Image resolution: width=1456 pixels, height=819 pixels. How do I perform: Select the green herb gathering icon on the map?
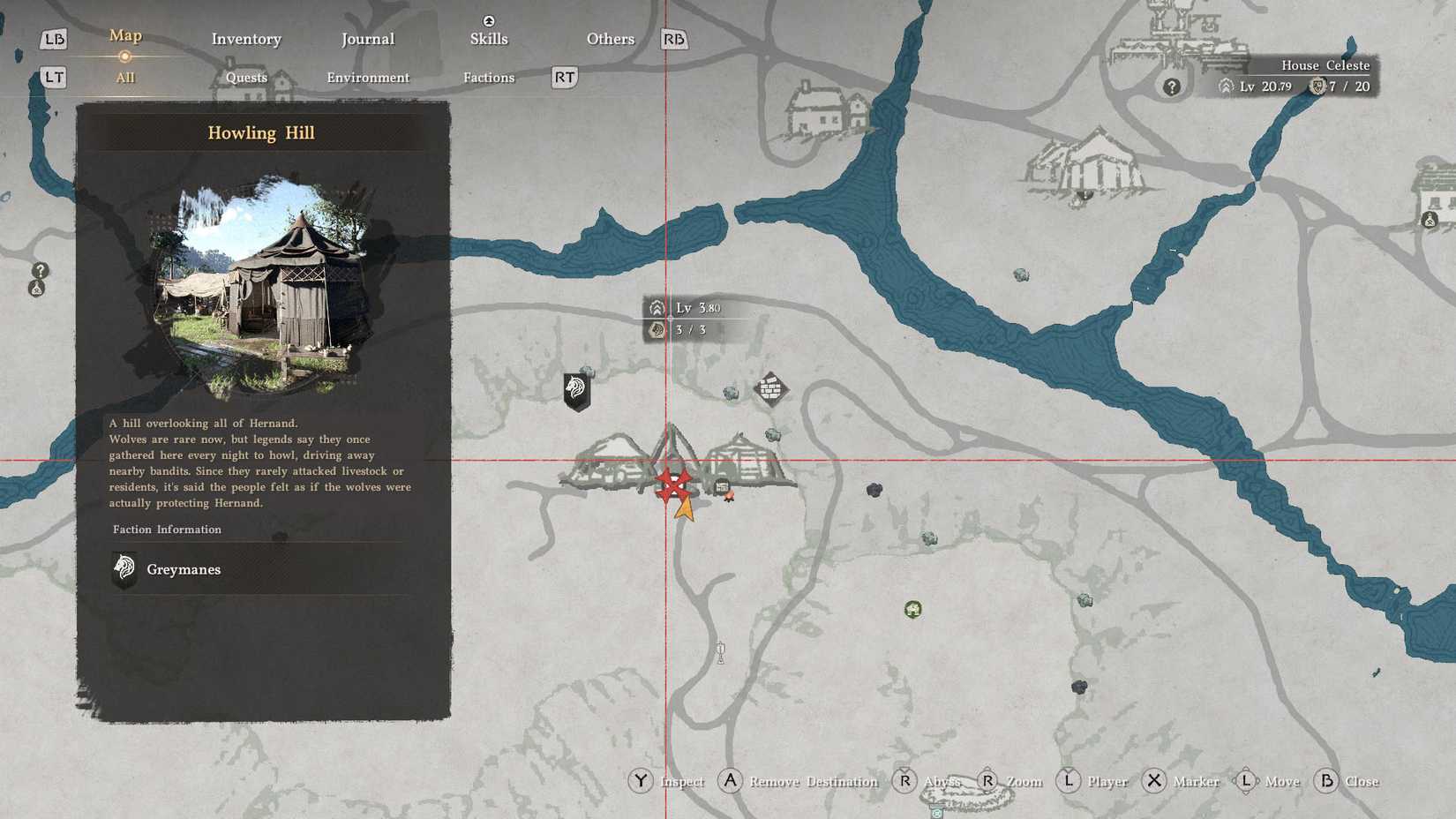[x=912, y=609]
